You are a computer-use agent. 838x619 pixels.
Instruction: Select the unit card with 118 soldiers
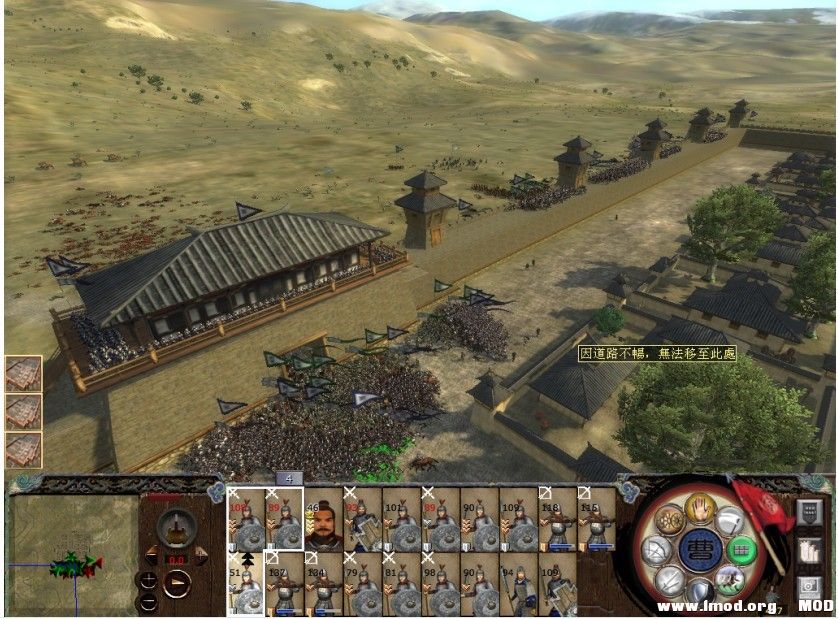(557, 518)
